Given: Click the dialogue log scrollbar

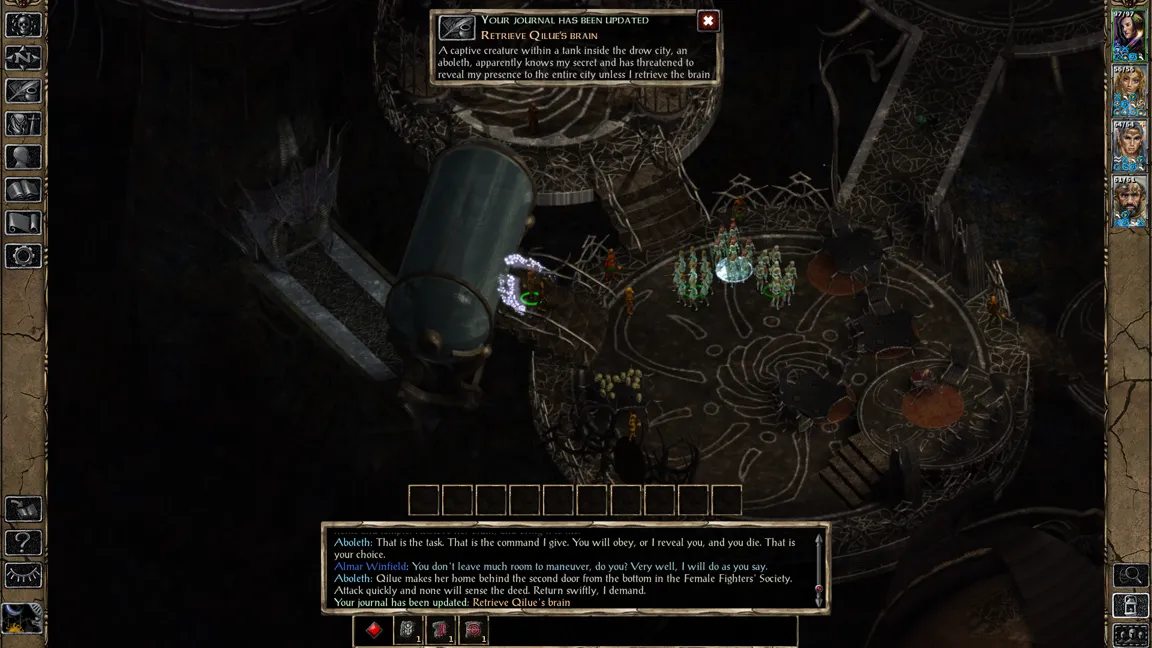Looking at the screenshot, I should click(x=819, y=568).
